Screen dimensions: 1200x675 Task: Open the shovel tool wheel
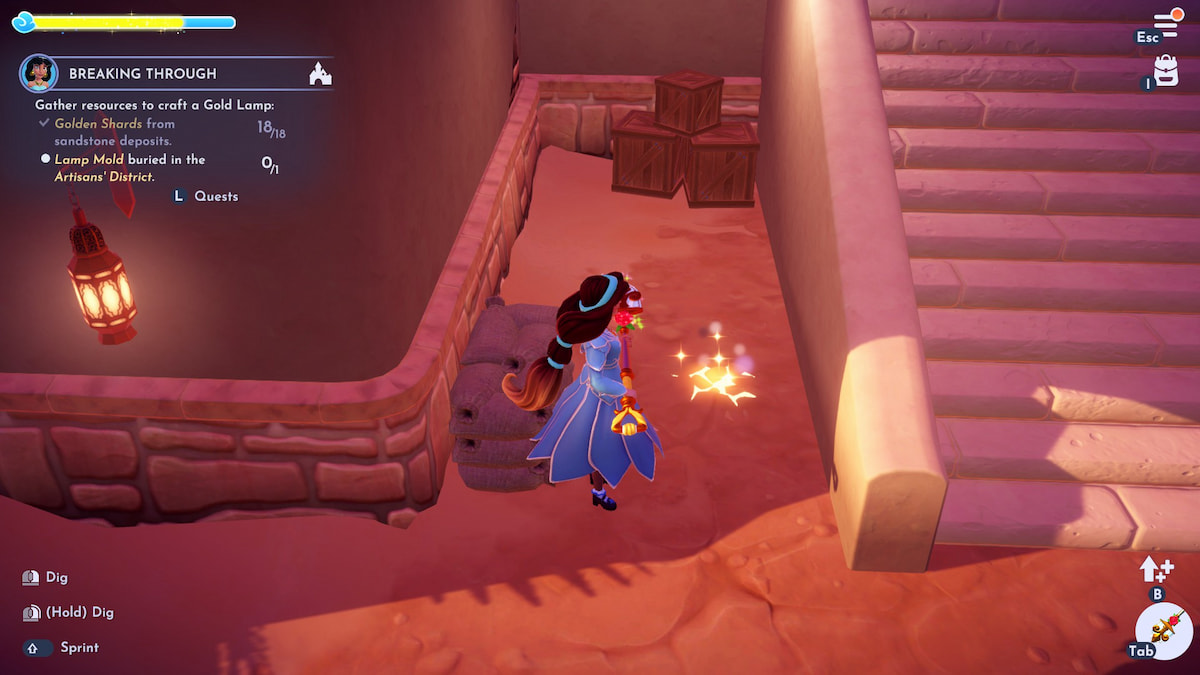1165,631
